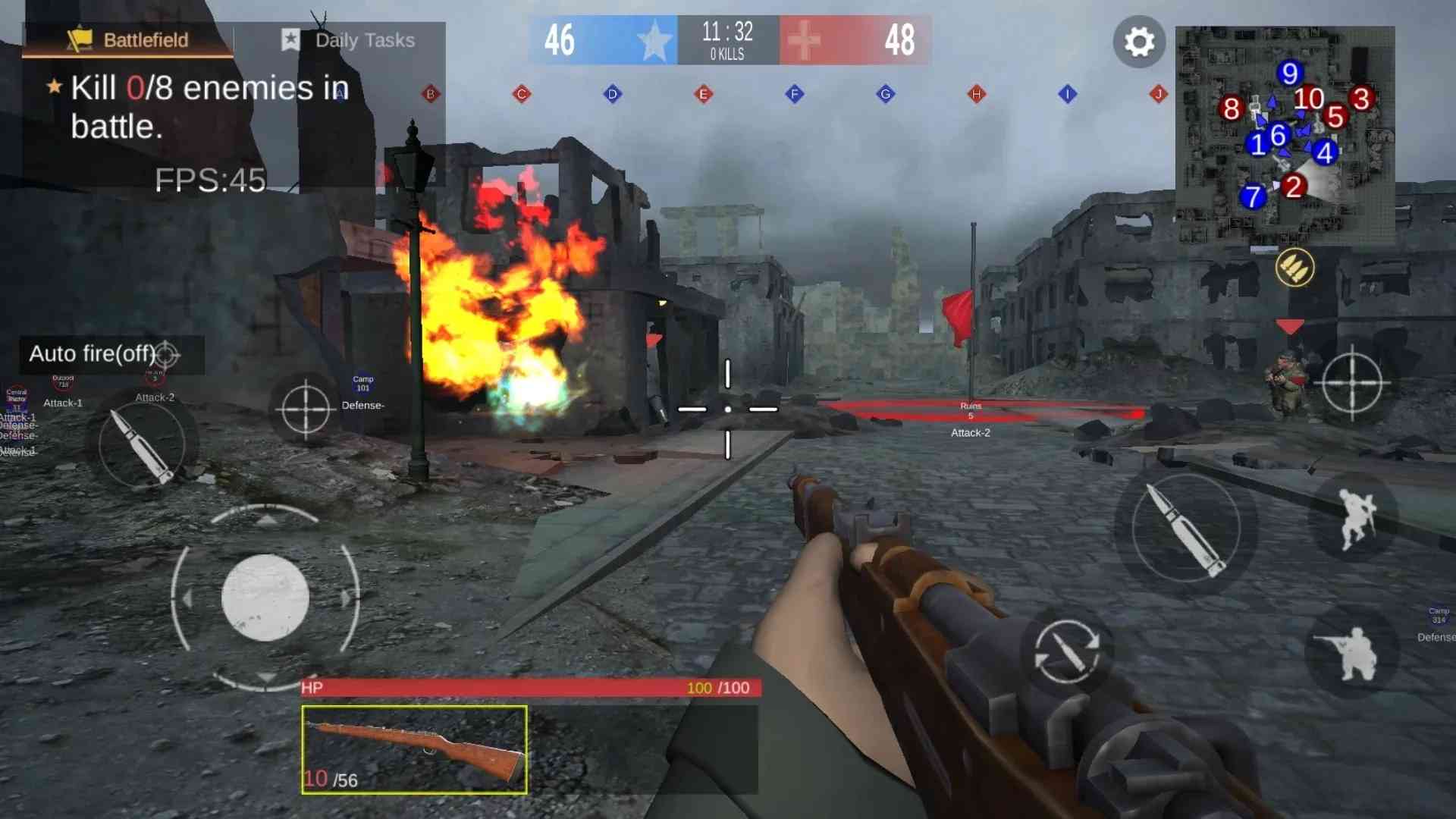This screenshot has width=1456, height=819.
Task: Select capture point C marker
Action: 522,94
